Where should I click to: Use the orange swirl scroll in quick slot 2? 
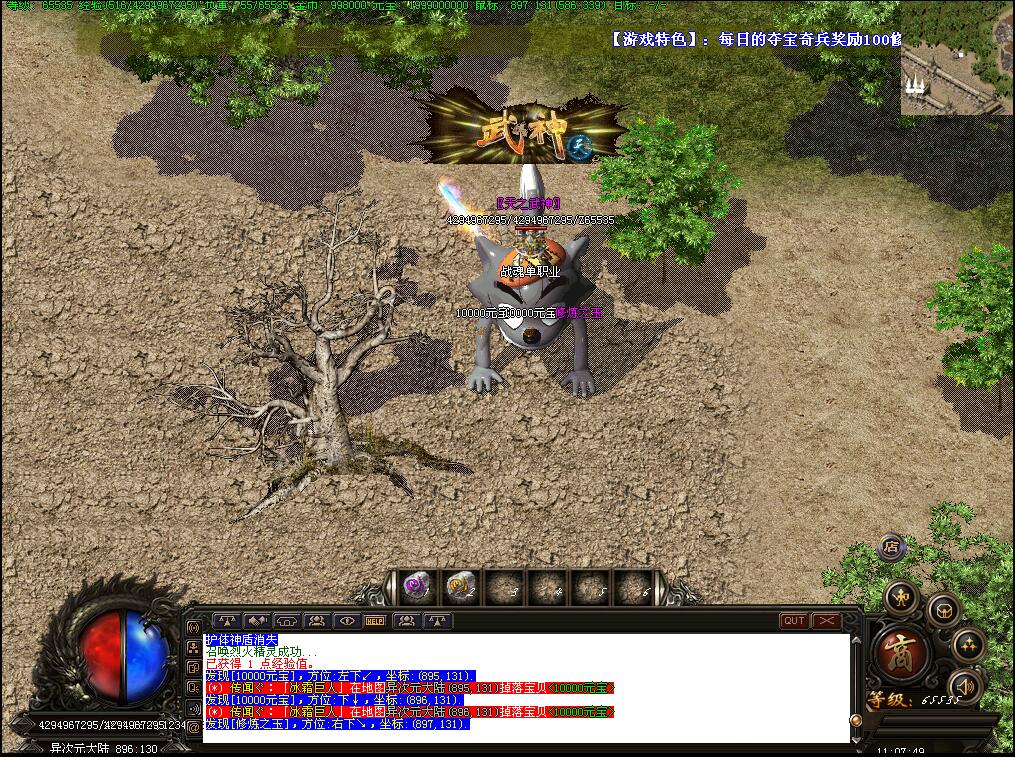click(x=460, y=586)
